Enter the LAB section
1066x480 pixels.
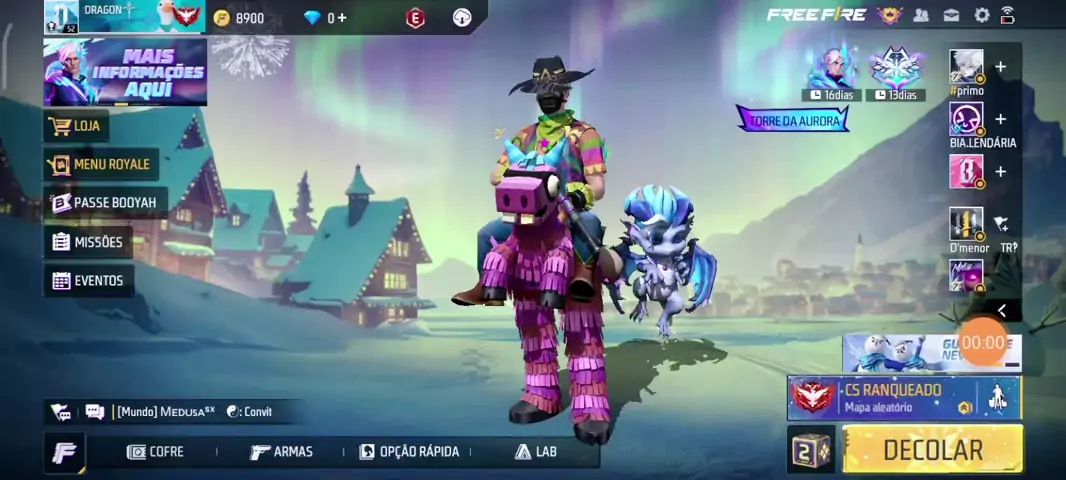(536, 452)
